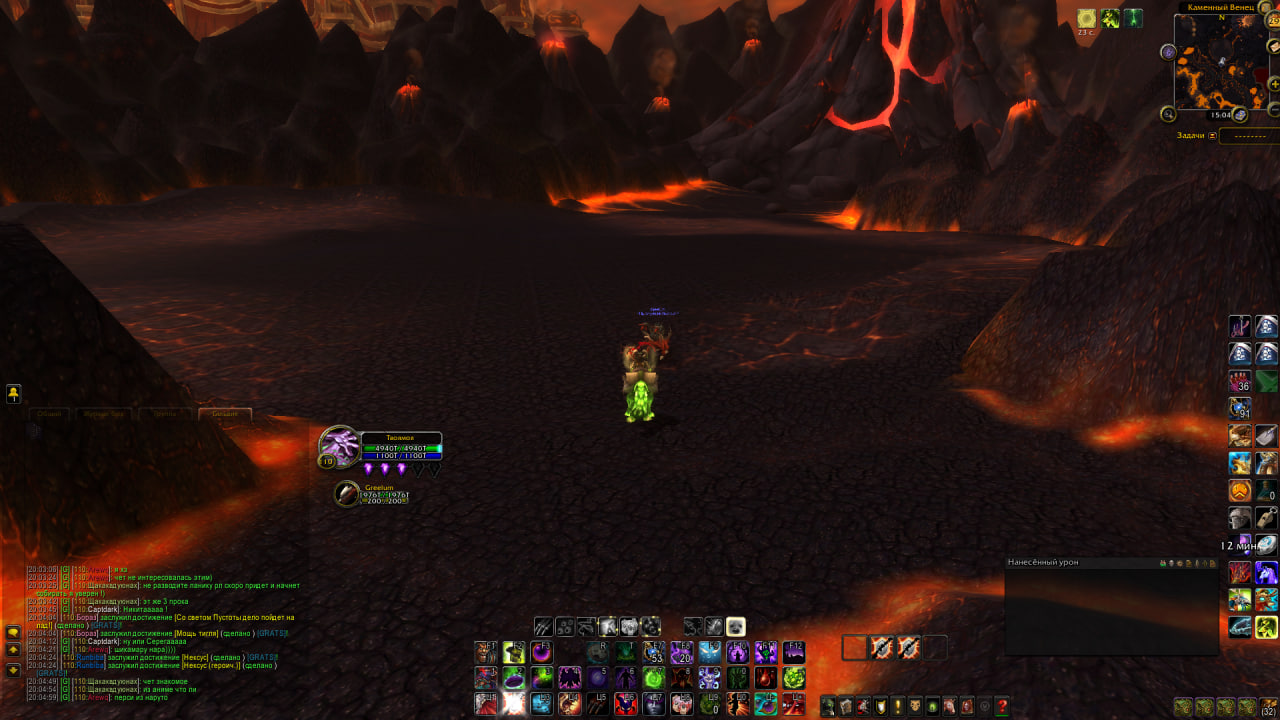
Task: Open the red question mark help button
Action: [1002, 706]
